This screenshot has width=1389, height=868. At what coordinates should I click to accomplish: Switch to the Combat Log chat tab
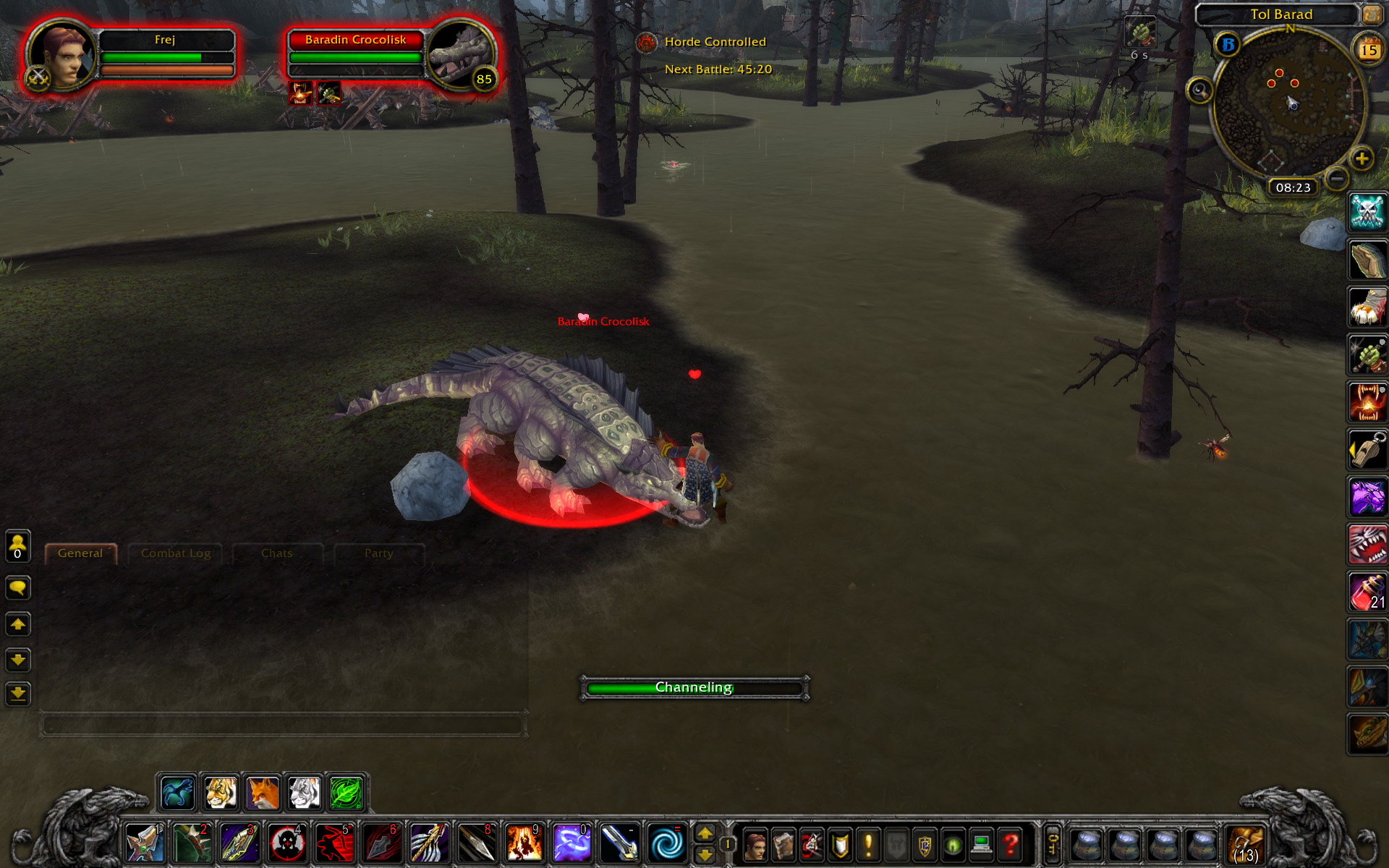[176, 553]
